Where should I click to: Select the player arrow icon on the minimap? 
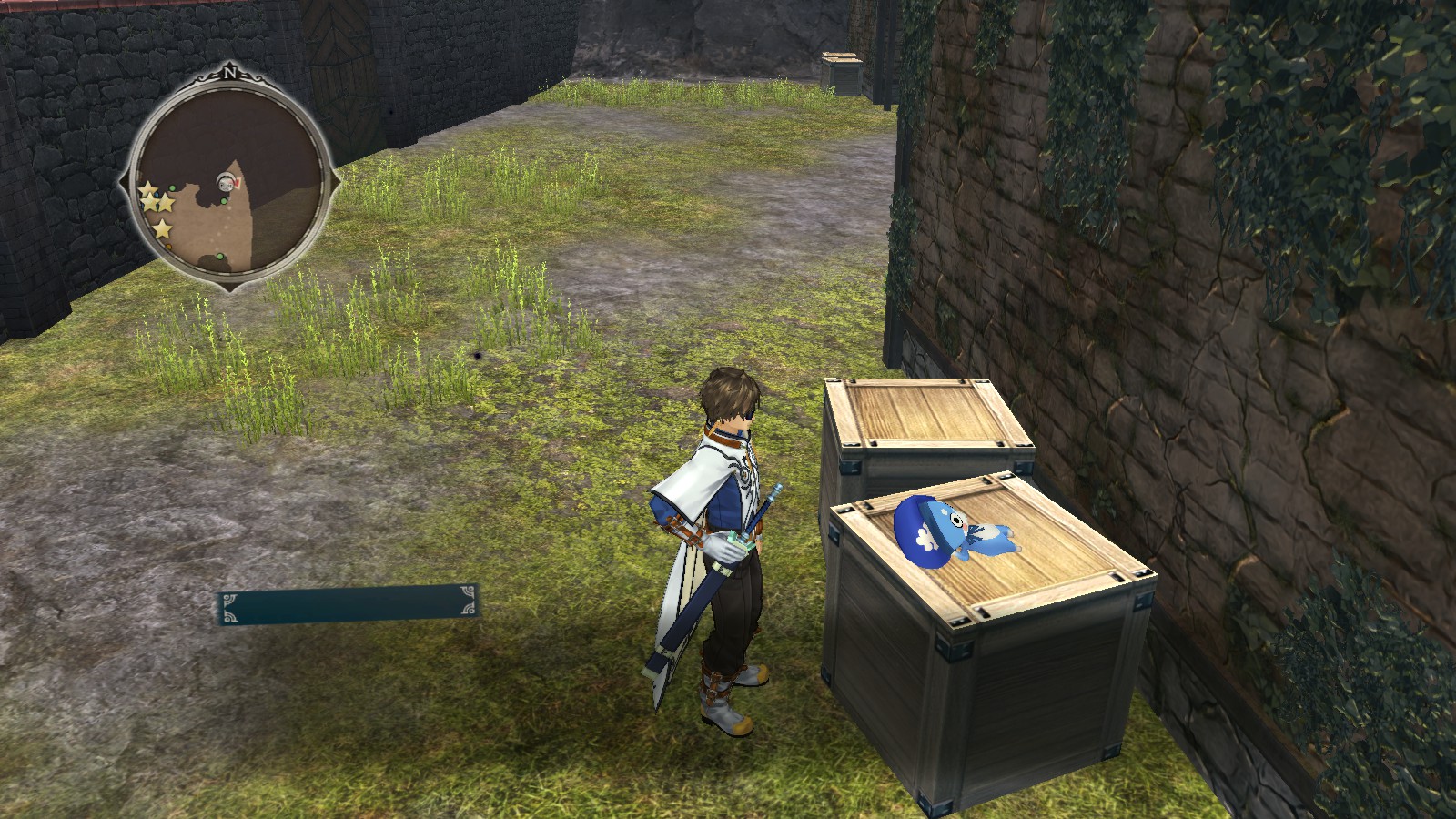[x=225, y=182]
